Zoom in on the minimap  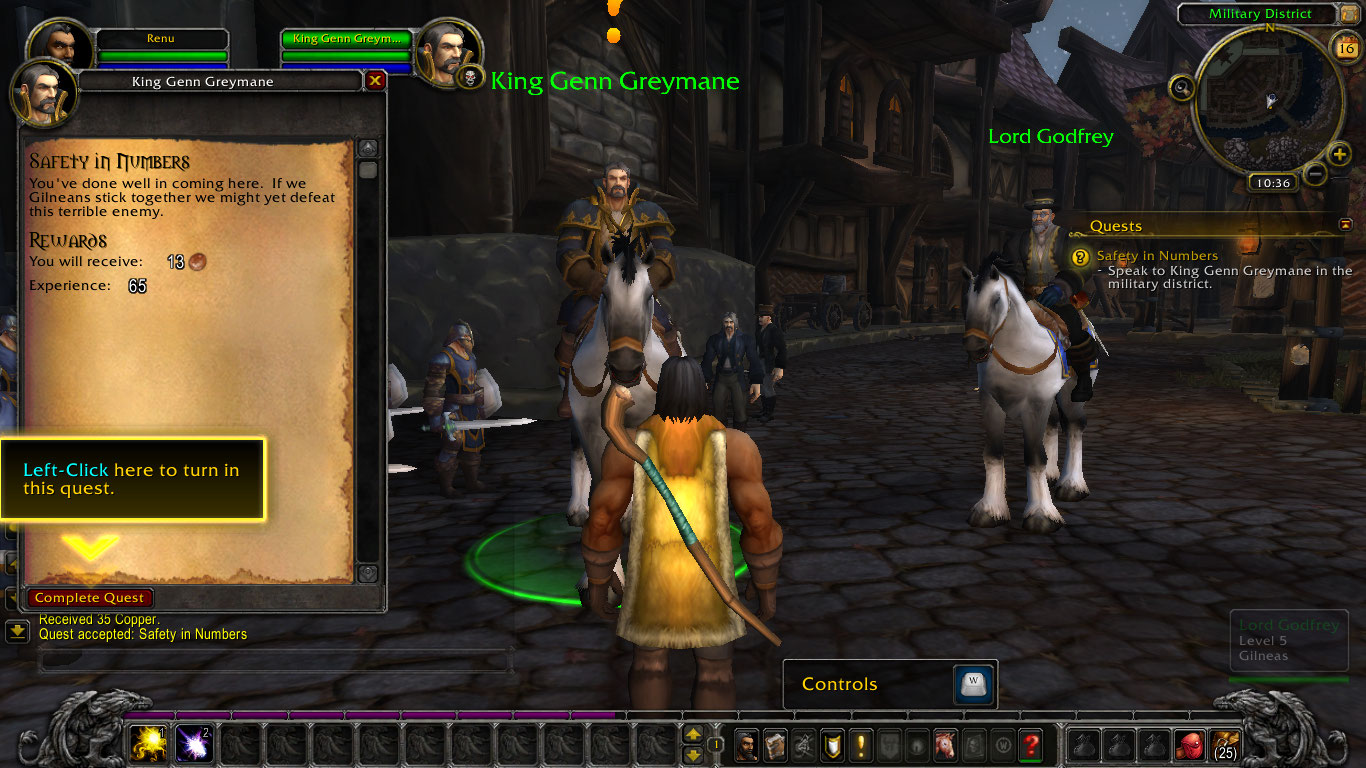click(x=1340, y=154)
